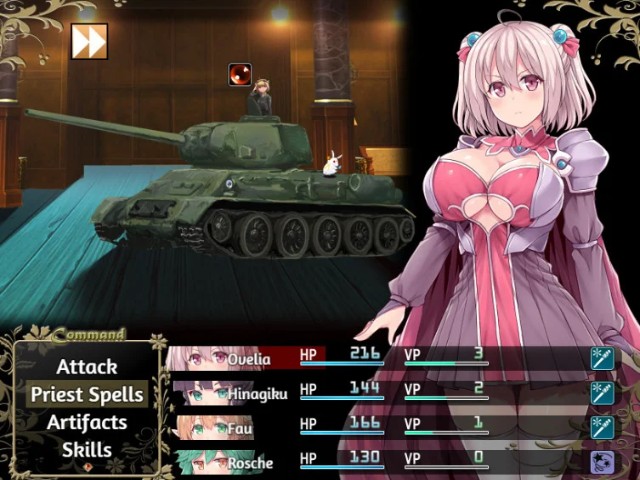This screenshot has width=640, height=480.
Task: Open the Priest Spells menu
Action: coord(87,395)
